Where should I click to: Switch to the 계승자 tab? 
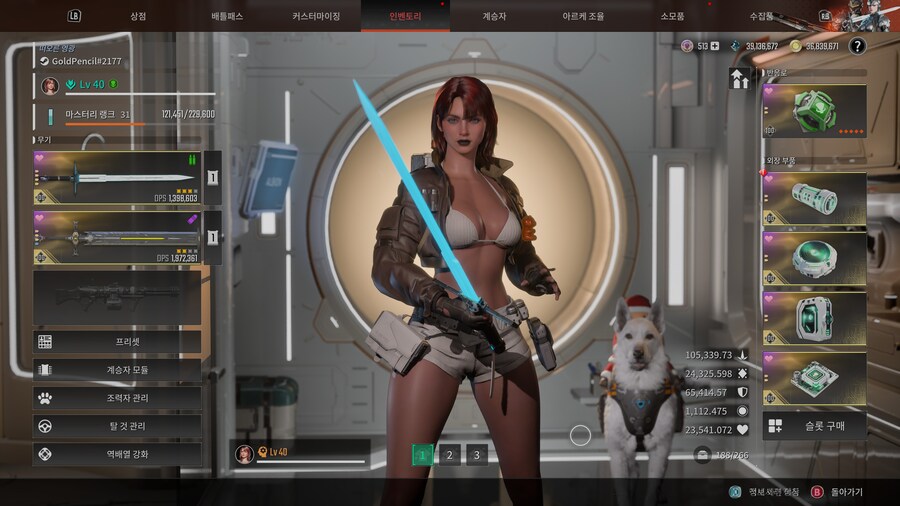(495, 16)
